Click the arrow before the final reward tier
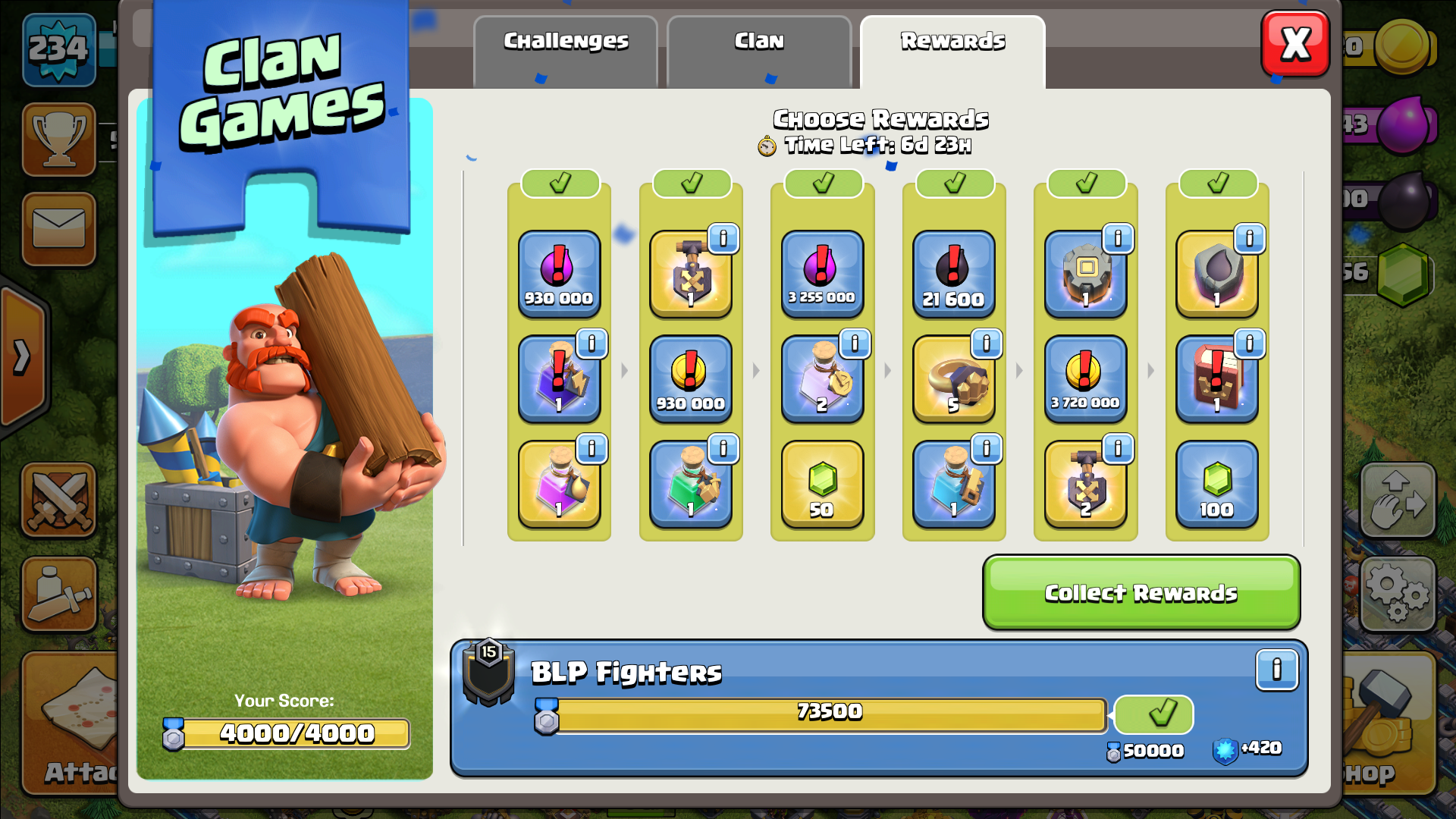The width and height of the screenshot is (1456, 819). coord(1151,371)
